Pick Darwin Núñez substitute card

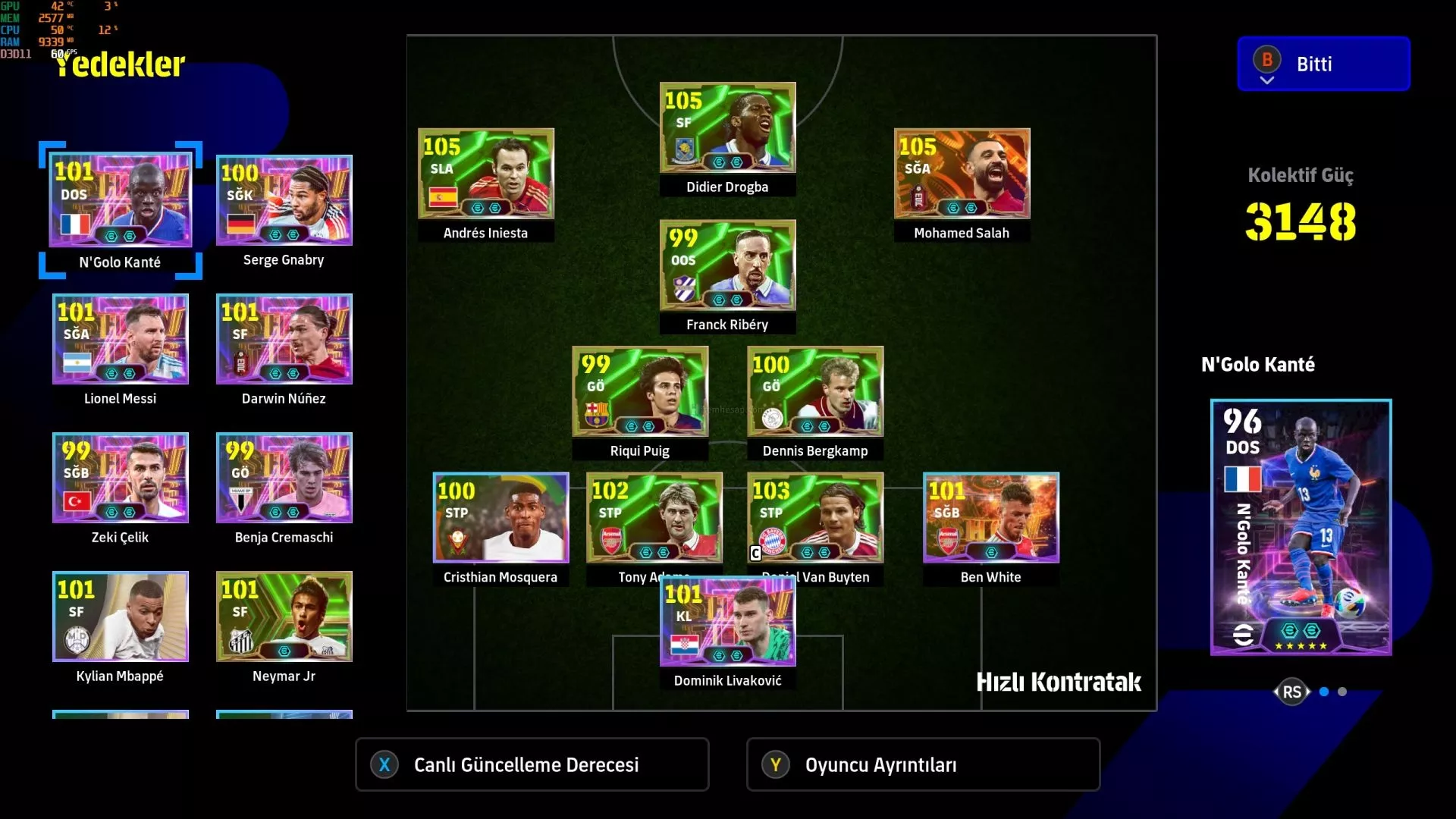point(284,339)
